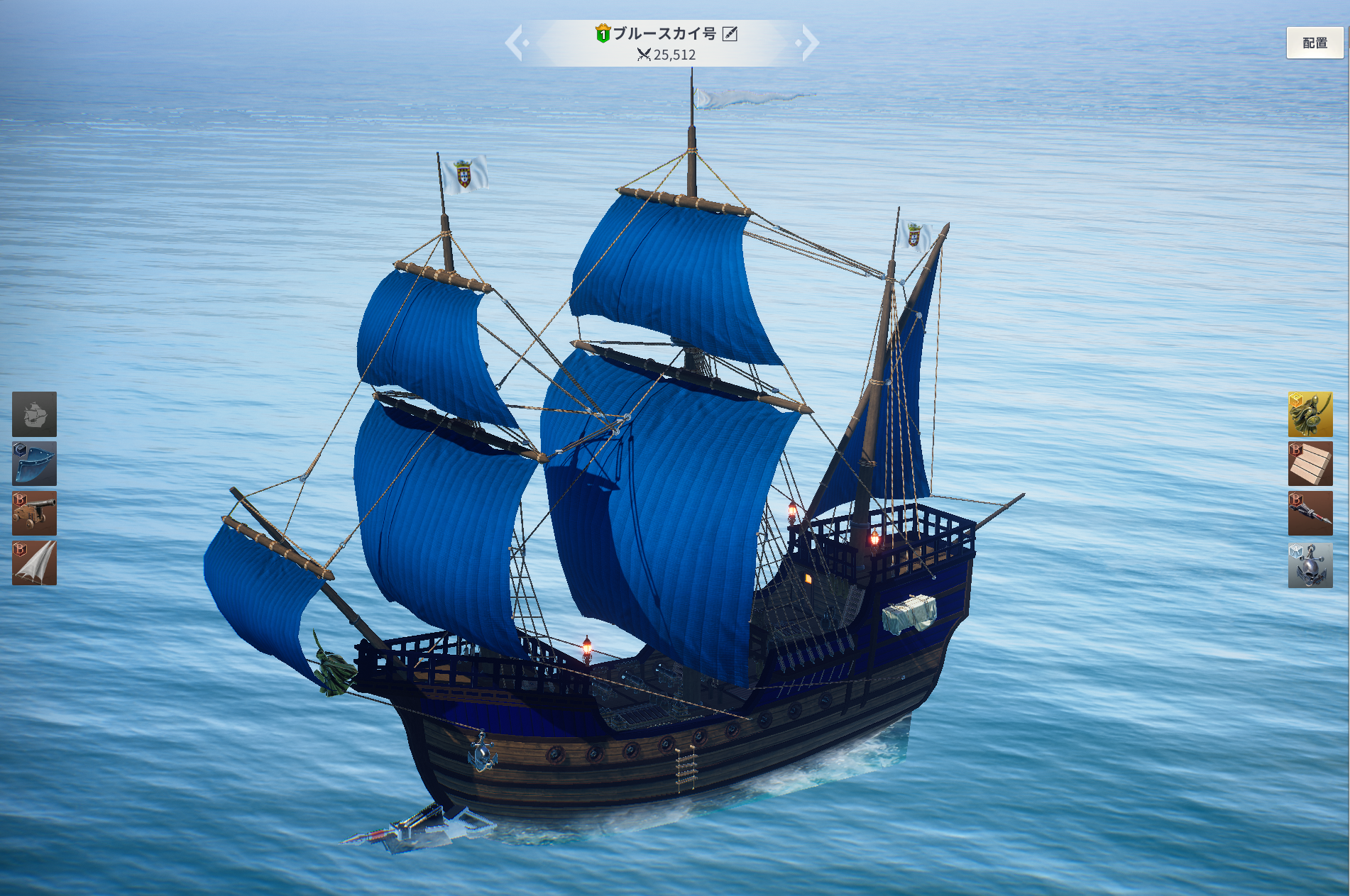The width and height of the screenshot is (1350, 896).
Task: Open the 配置 placement button
Action: coord(1315,43)
